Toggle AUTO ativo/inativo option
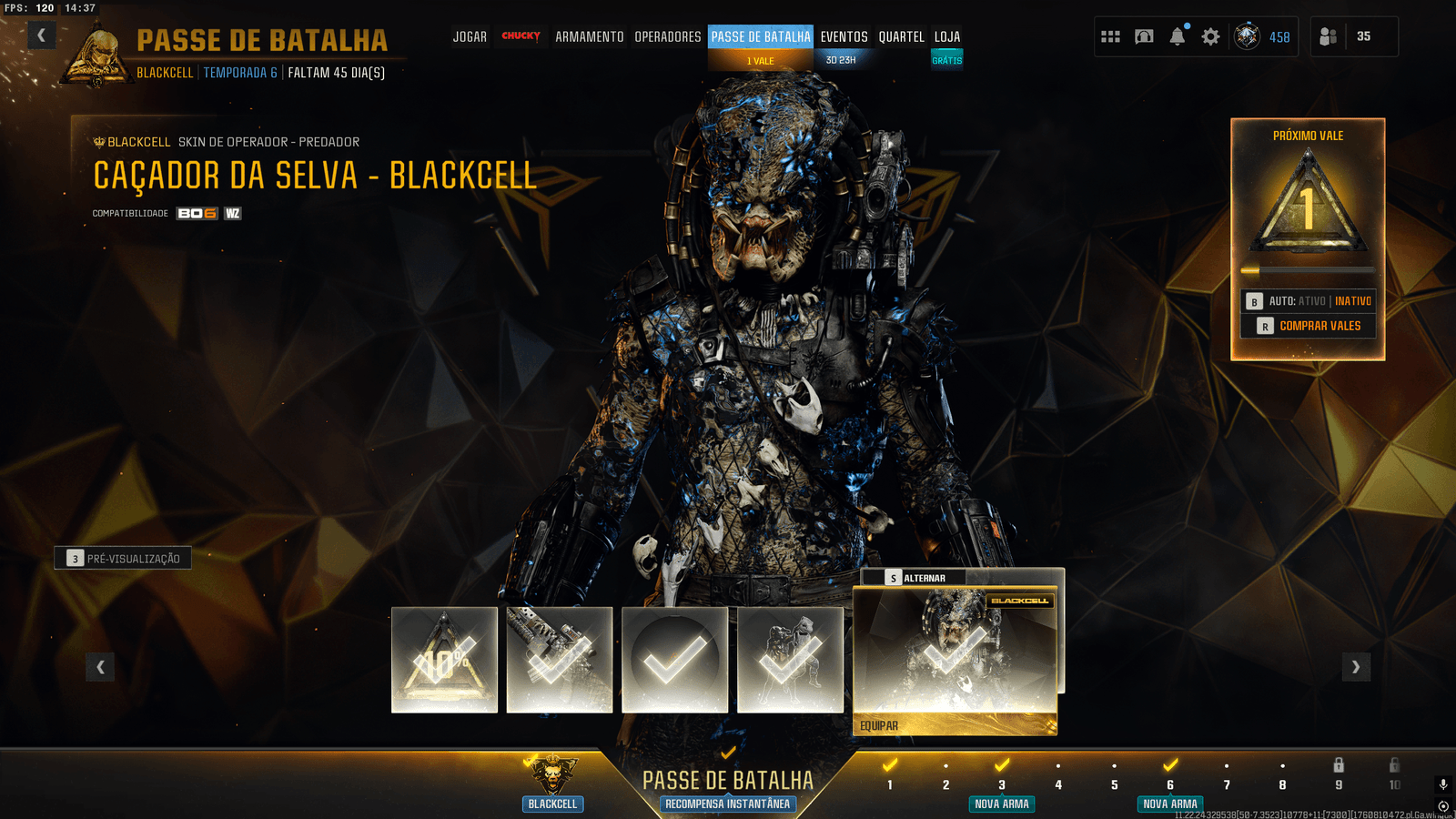 [1309, 301]
